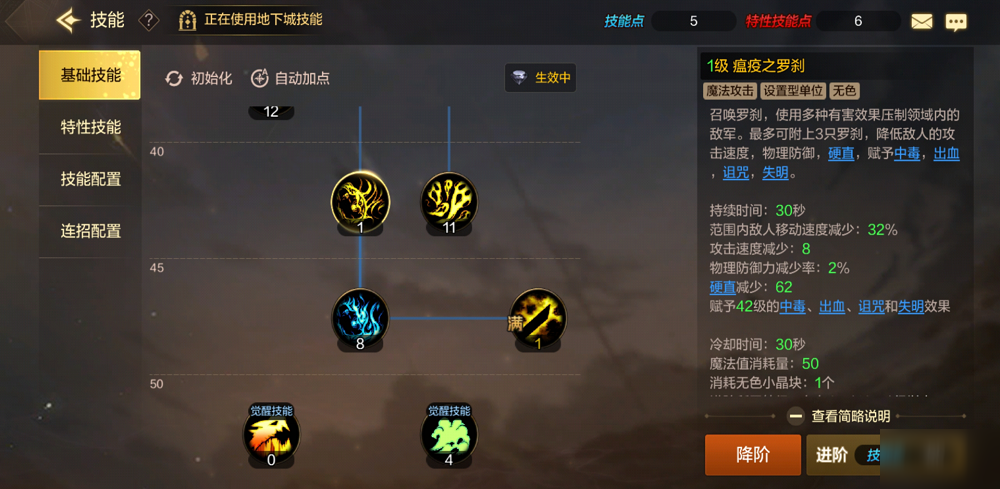Select the maxed skill marked 满
This screenshot has width=1000, height=489.
click(539, 317)
